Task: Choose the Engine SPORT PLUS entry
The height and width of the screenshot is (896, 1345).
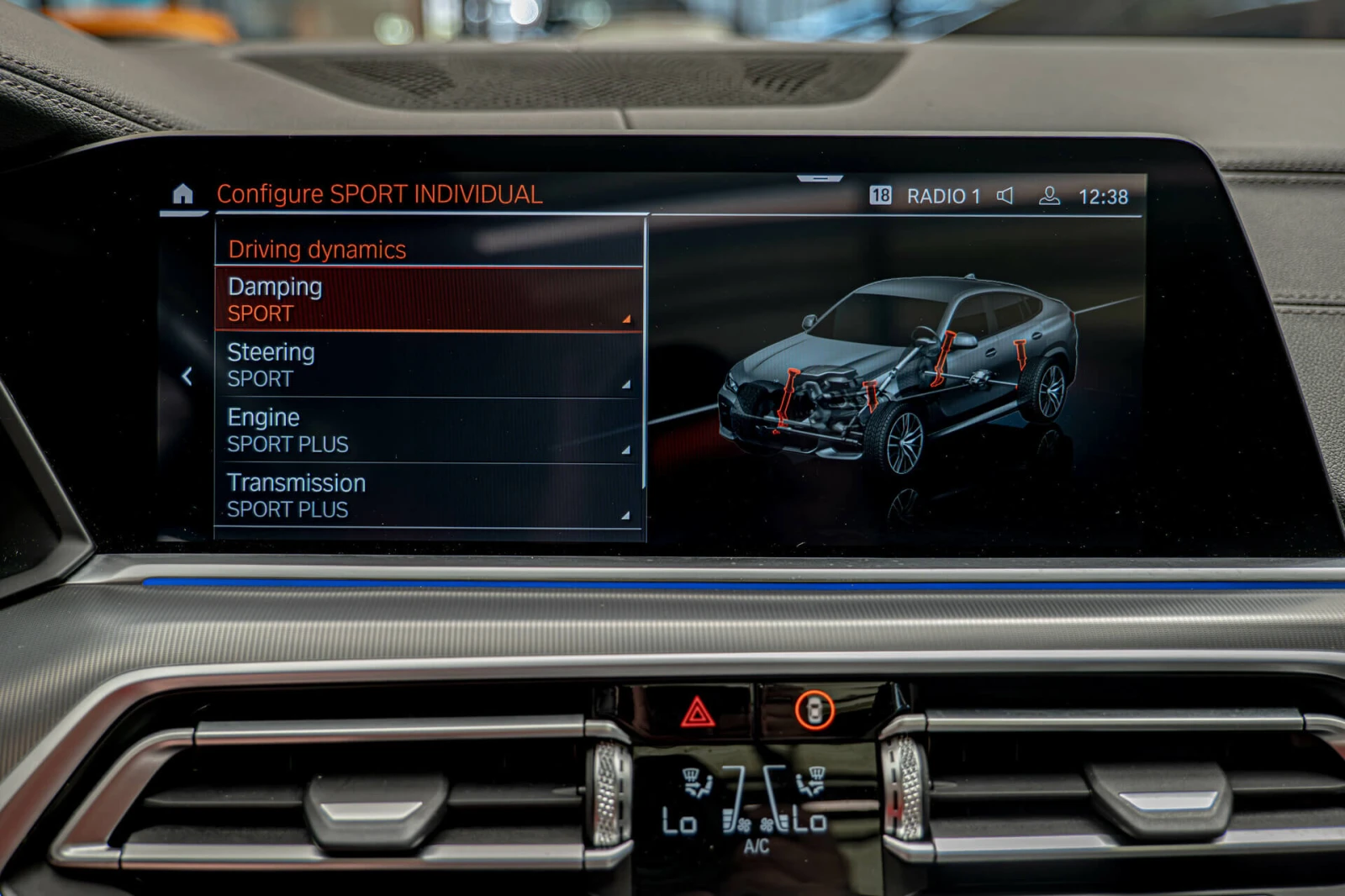Action: coord(429,430)
